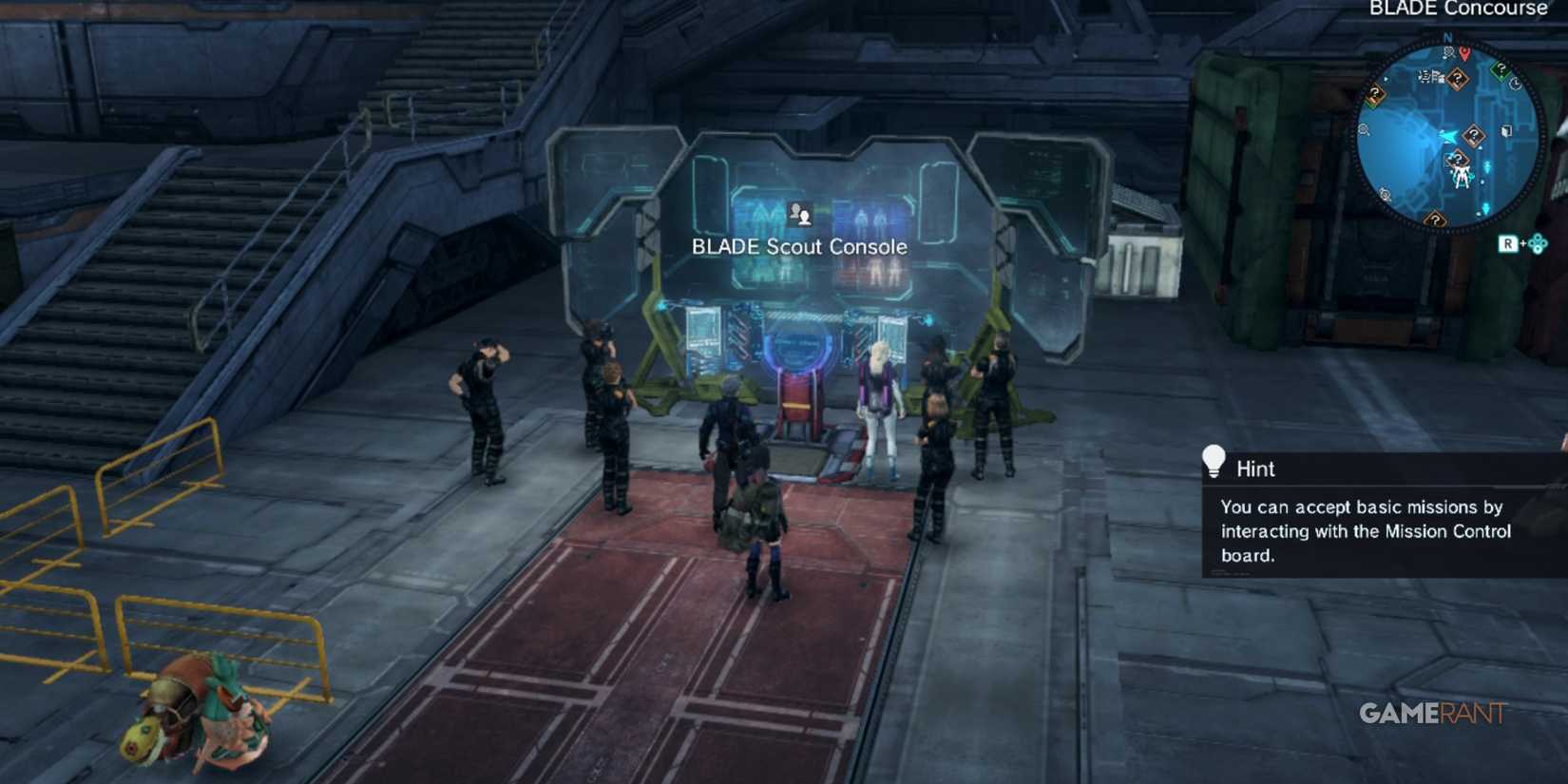Click the red destination pin on the minimap
Image resolution: width=1568 pixels, height=784 pixels.
[1464, 54]
